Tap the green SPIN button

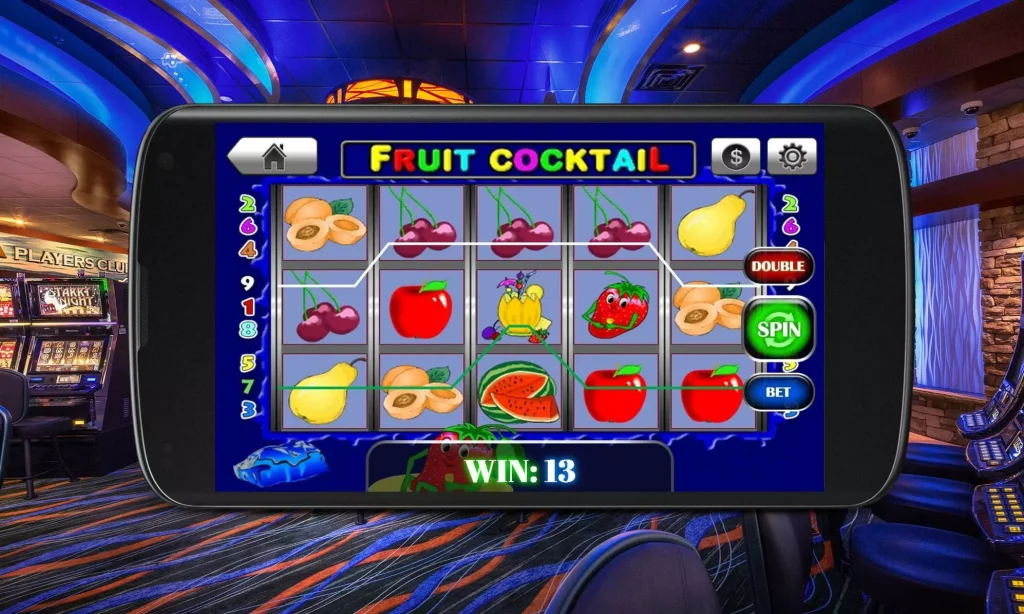pyautogui.click(x=778, y=328)
